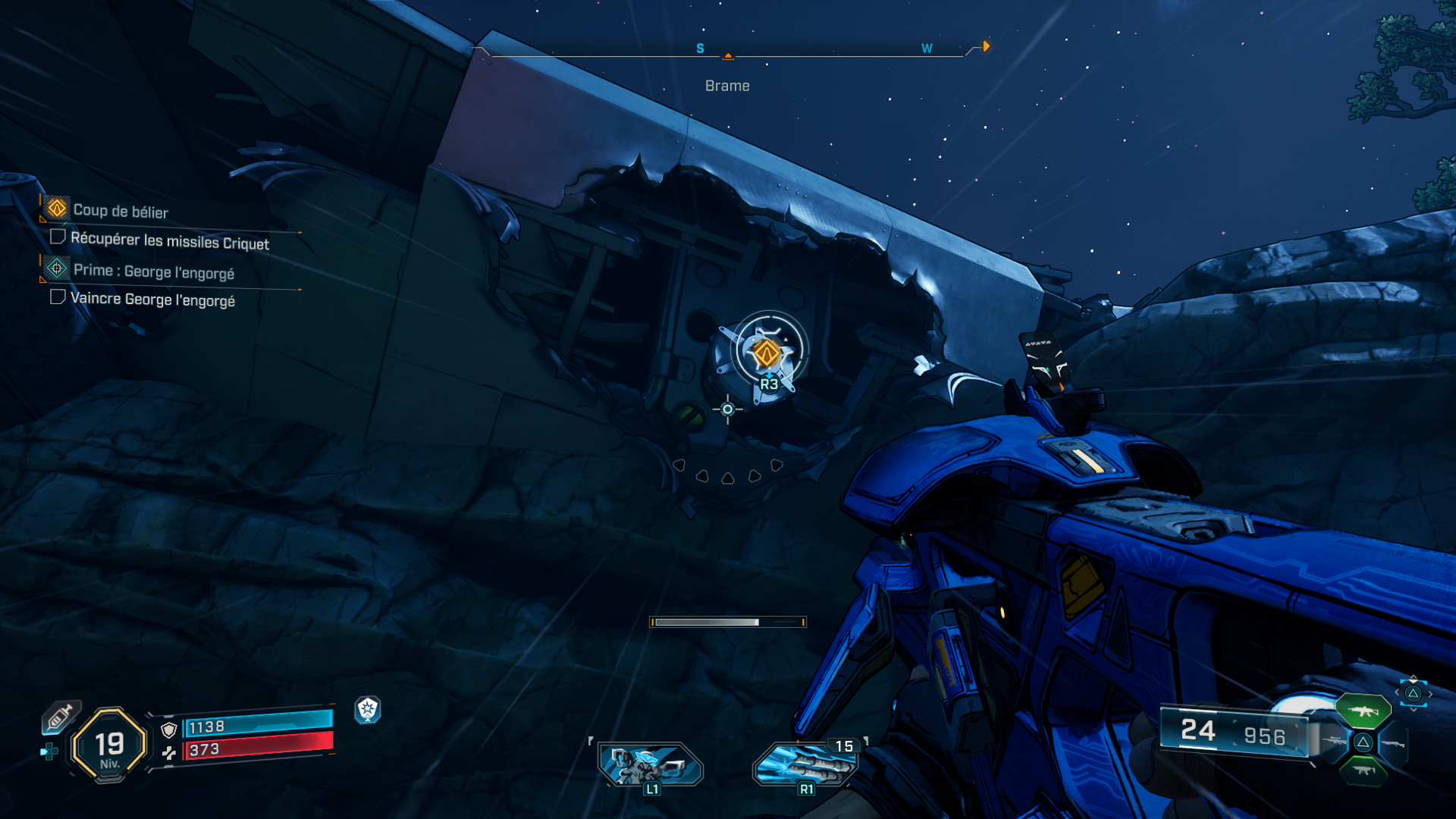Activate the left action skill icon
The width and height of the screenshot is (1456, 819).
click(650, 763)
